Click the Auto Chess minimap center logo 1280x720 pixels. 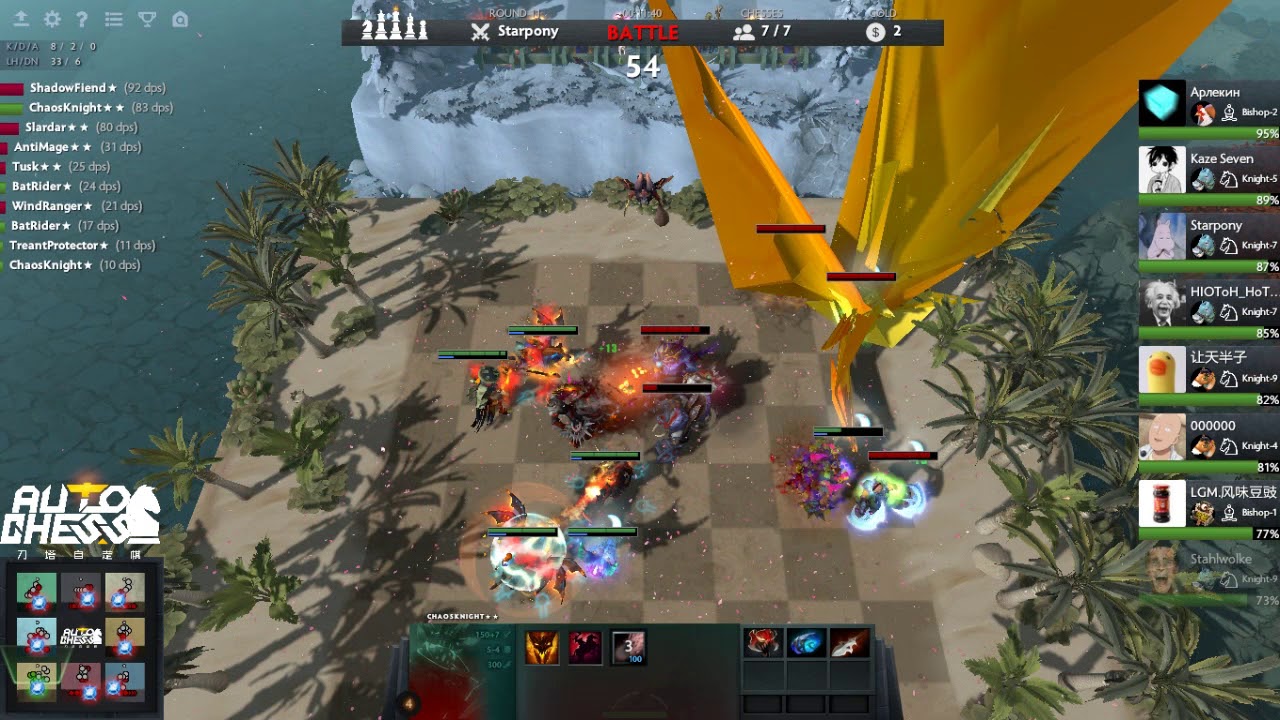(x=81, y=636)
